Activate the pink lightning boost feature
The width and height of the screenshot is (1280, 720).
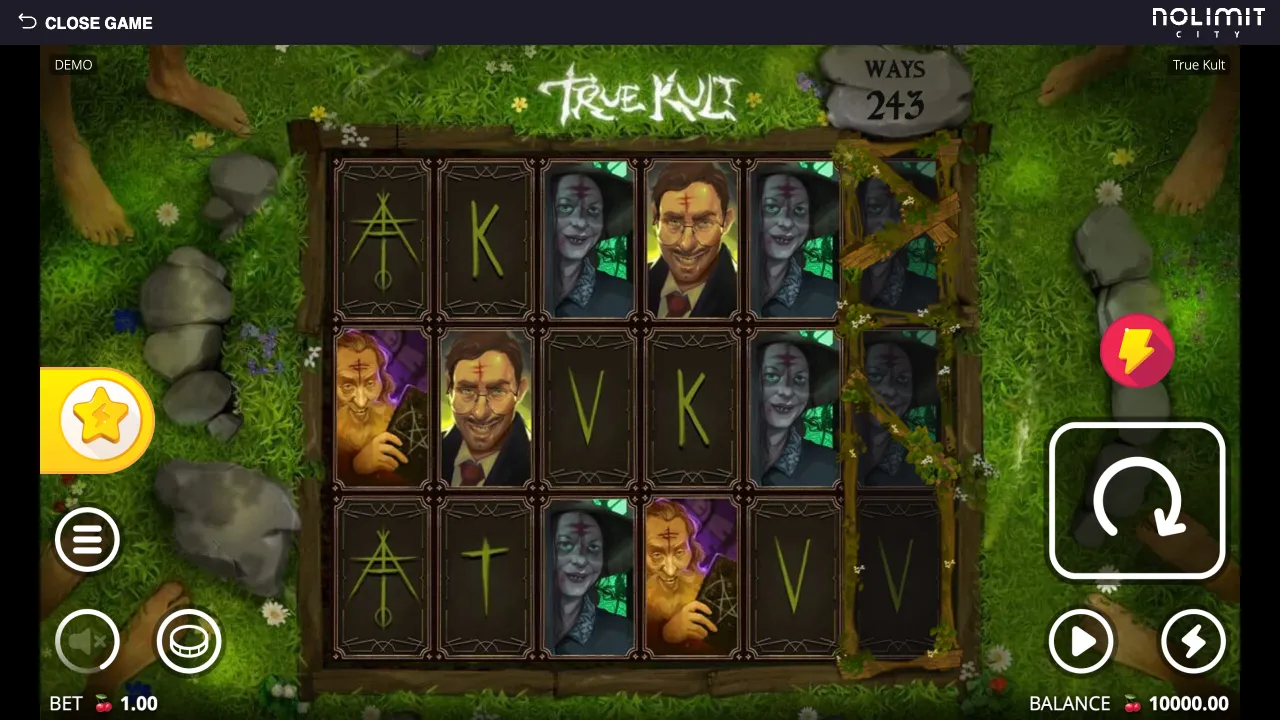click(1137, 350)
